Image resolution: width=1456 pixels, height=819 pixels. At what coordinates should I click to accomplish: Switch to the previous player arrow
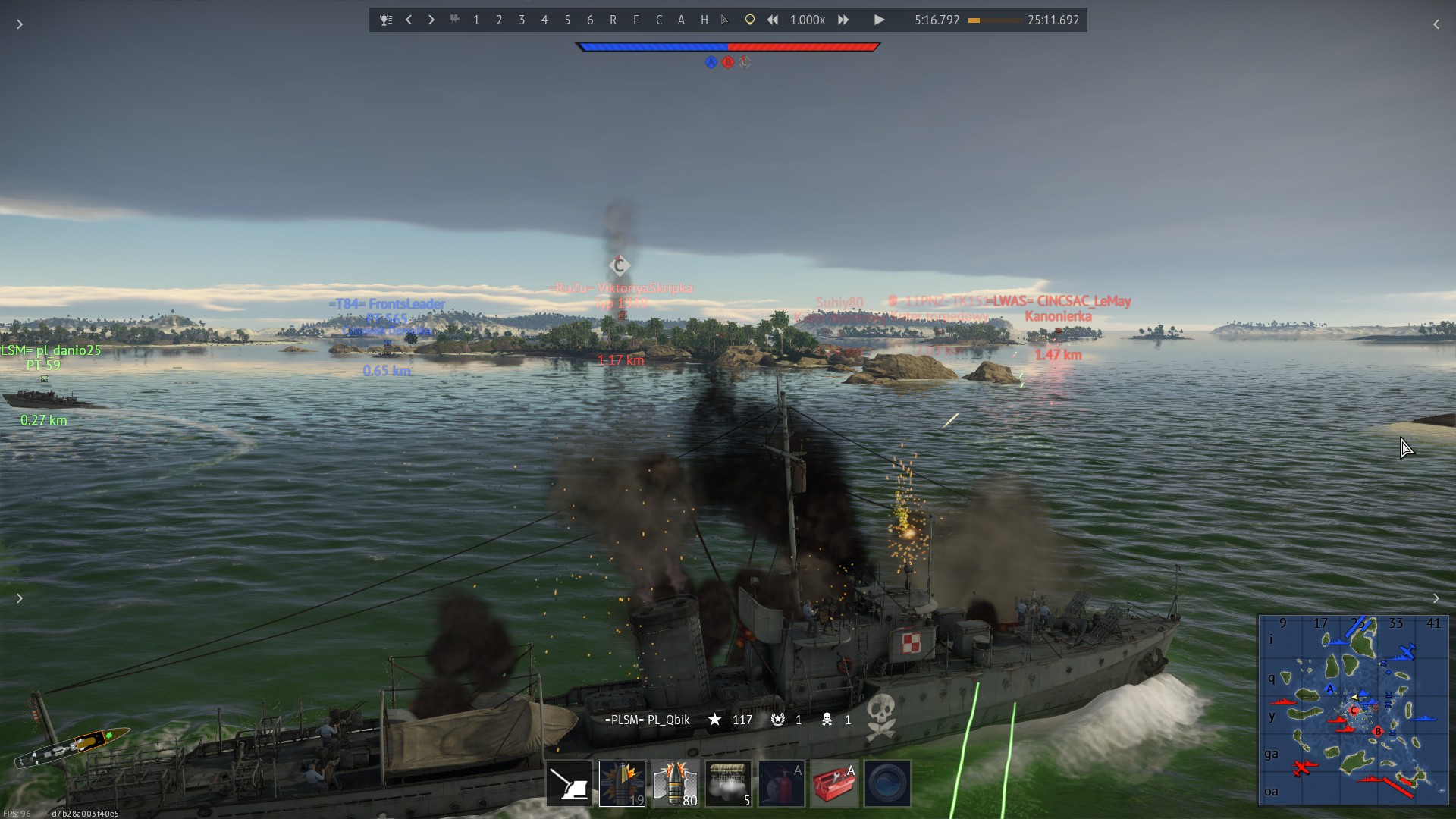point(409,20)
